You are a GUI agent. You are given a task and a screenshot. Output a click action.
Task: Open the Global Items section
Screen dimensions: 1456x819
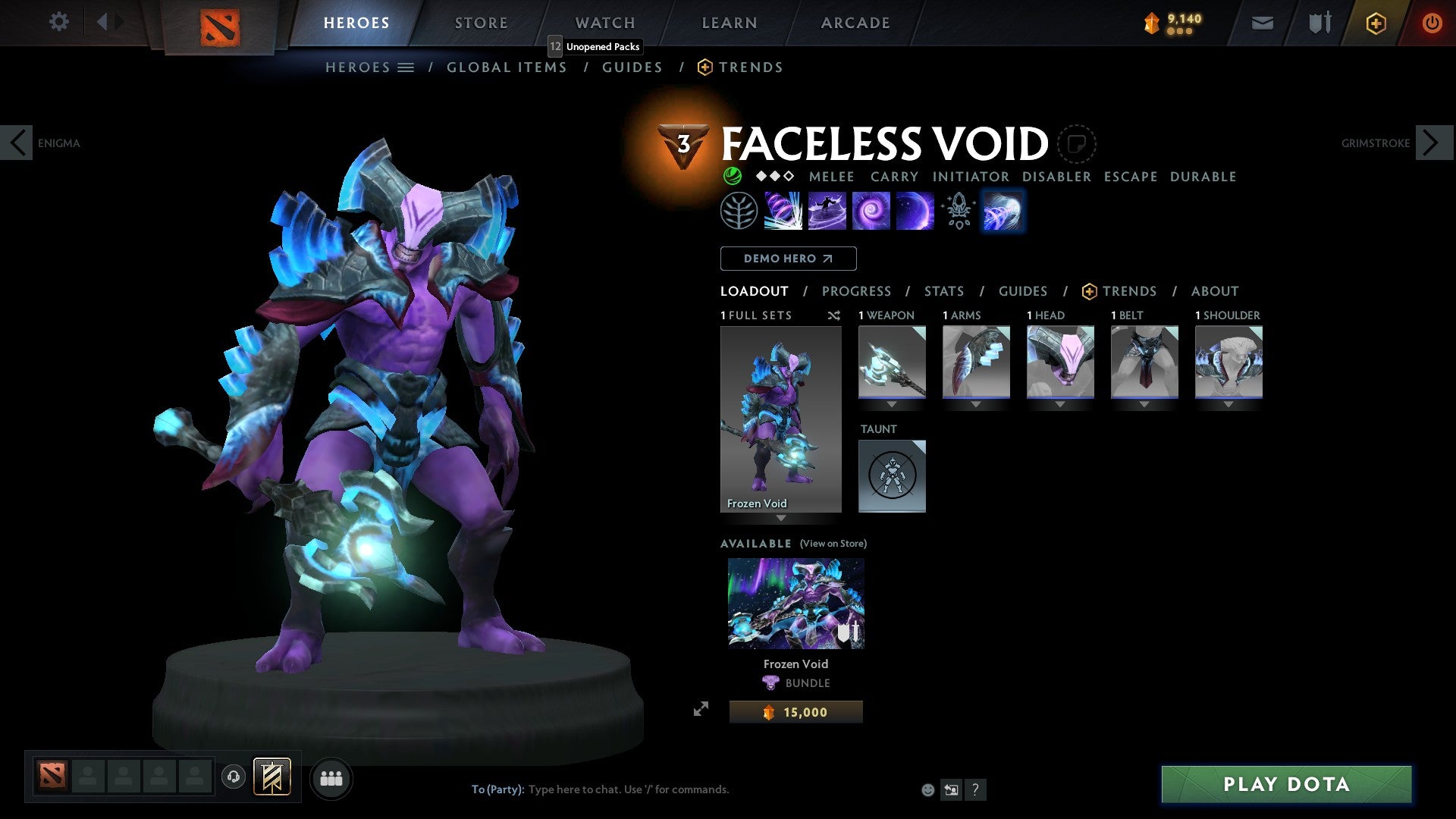[507, 67]
